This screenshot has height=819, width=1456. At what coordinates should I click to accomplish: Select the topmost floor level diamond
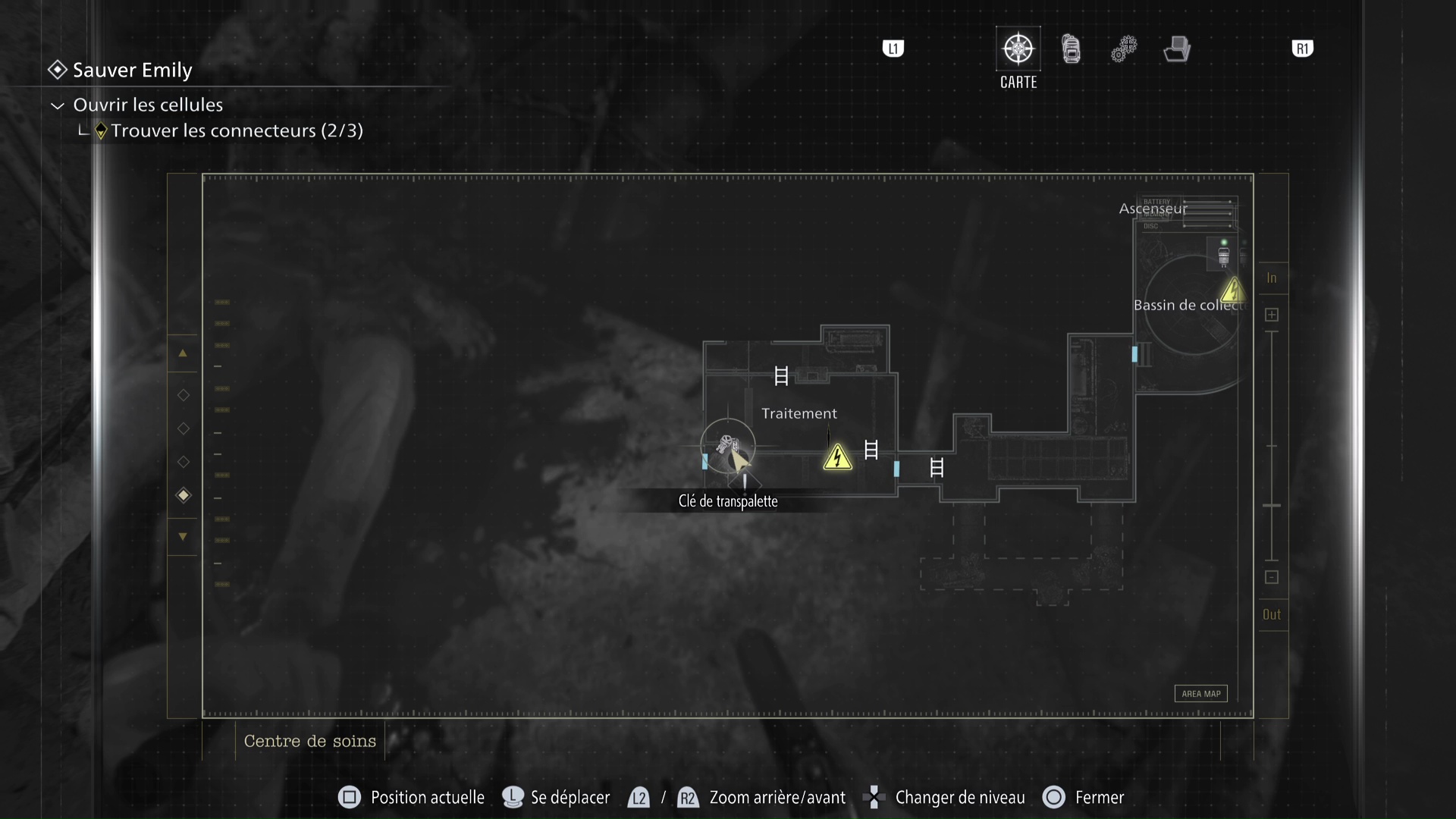pyautogui.click(x=183, y=394)
